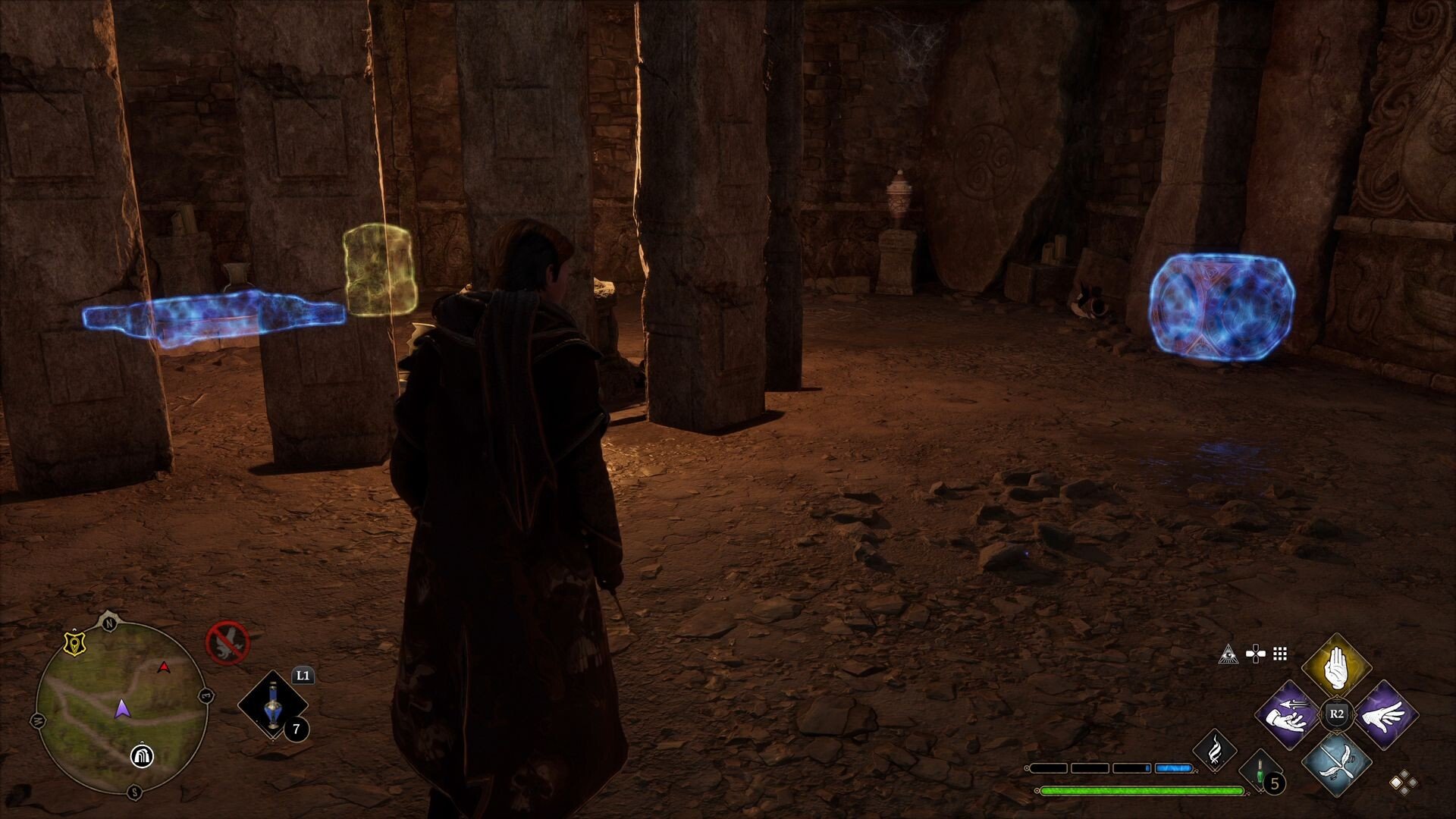This screenshot has width=1456, height=819.
Task: Choose the blue wand-and-feathers spell slot
Action: 1336,763
